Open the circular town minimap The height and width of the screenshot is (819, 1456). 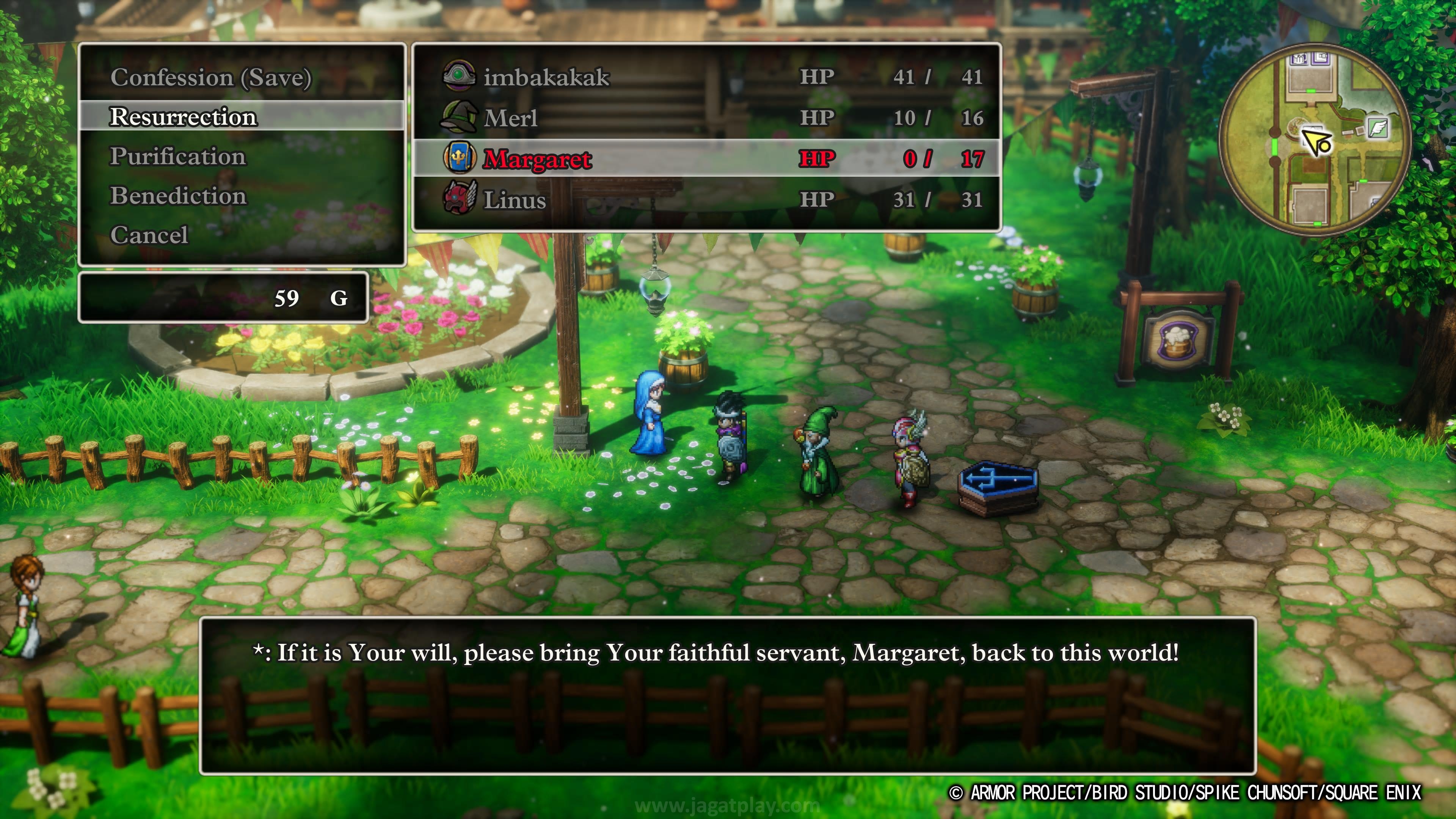tap(1314, 140)
